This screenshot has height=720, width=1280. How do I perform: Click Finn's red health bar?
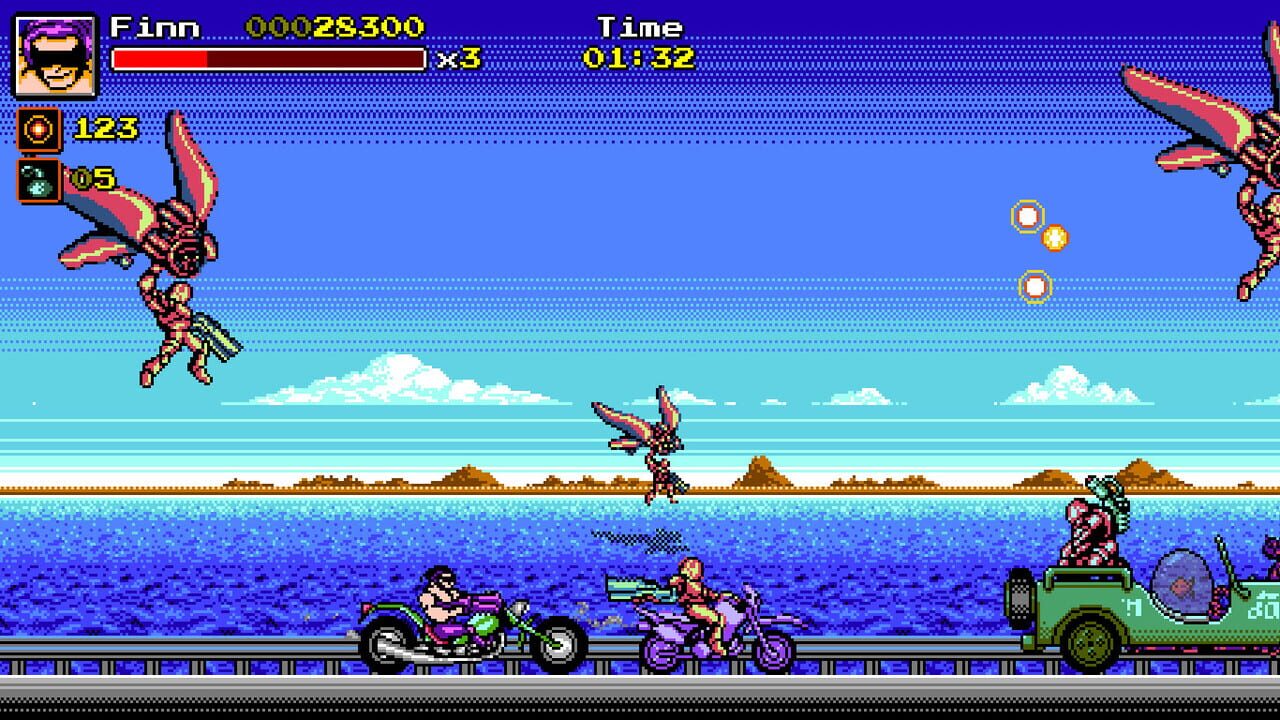point(270,57)
